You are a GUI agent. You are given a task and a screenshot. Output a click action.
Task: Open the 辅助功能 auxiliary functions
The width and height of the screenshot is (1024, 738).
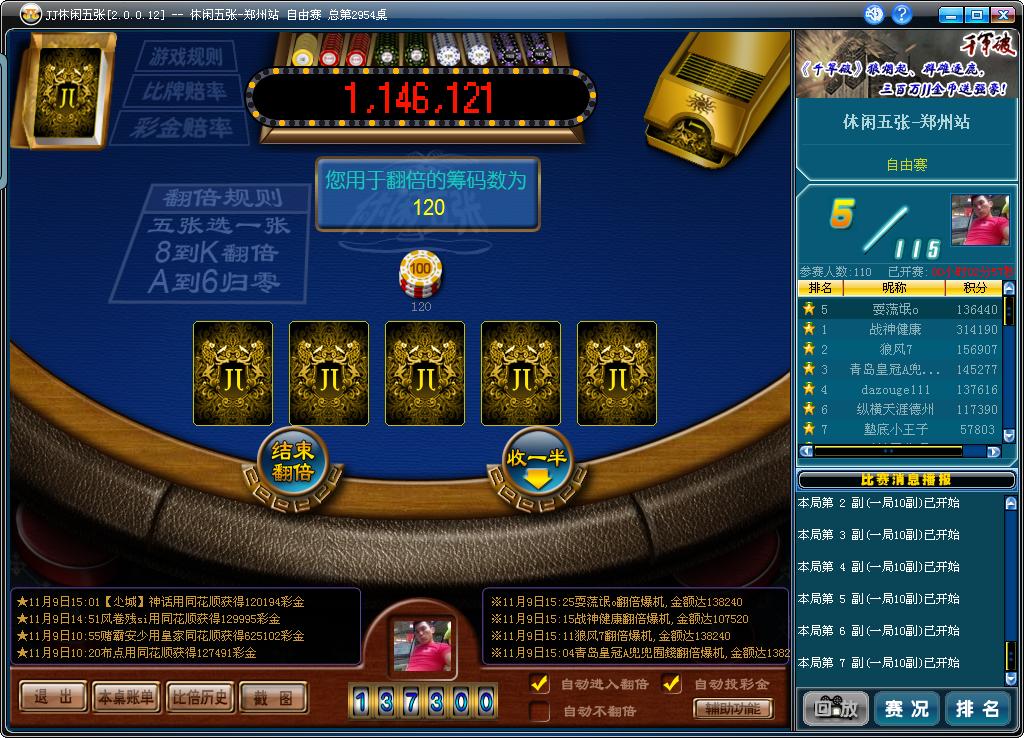click(x=732, y=709)
